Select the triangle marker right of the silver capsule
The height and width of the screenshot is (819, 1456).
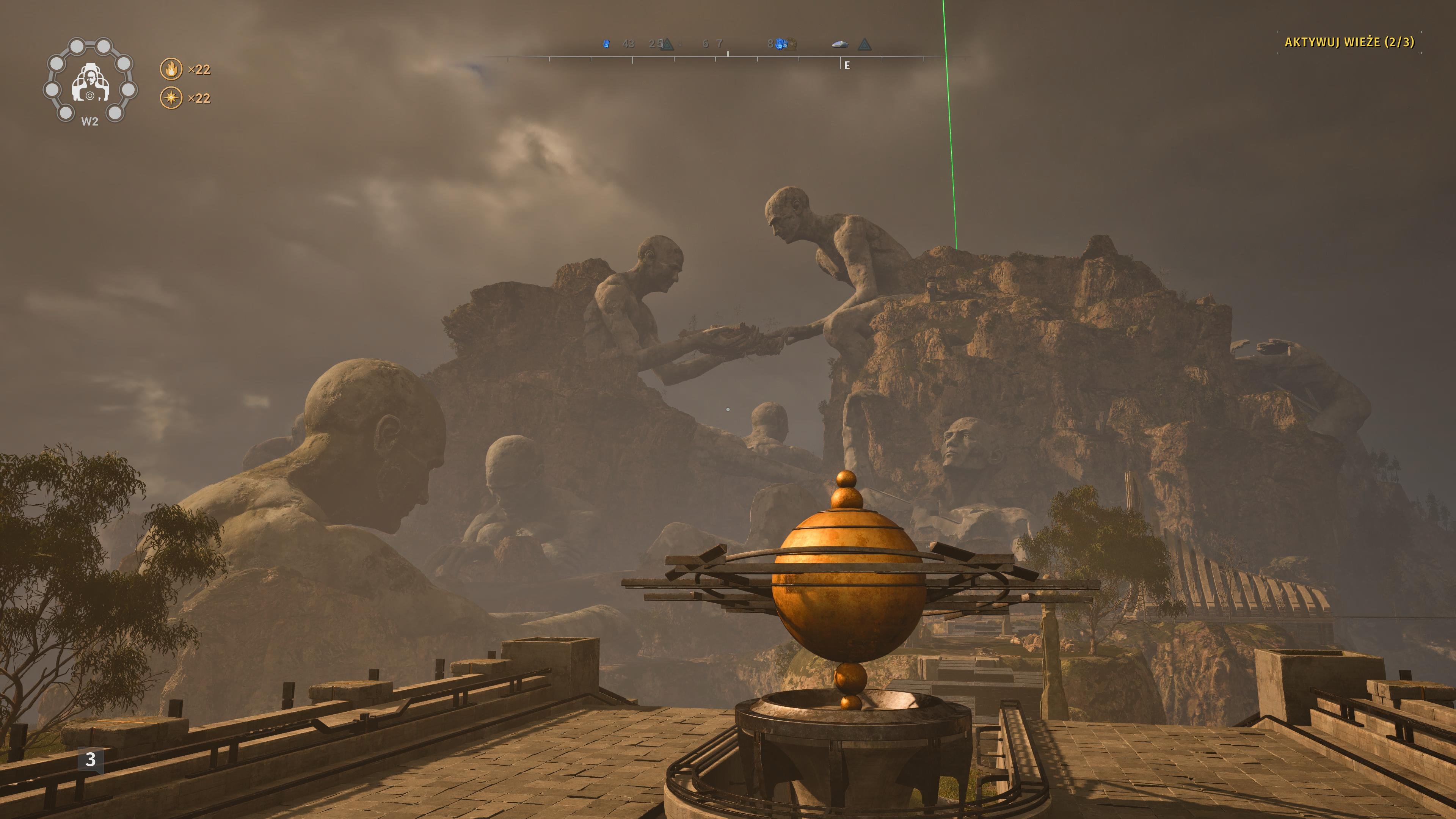point(864,44)
